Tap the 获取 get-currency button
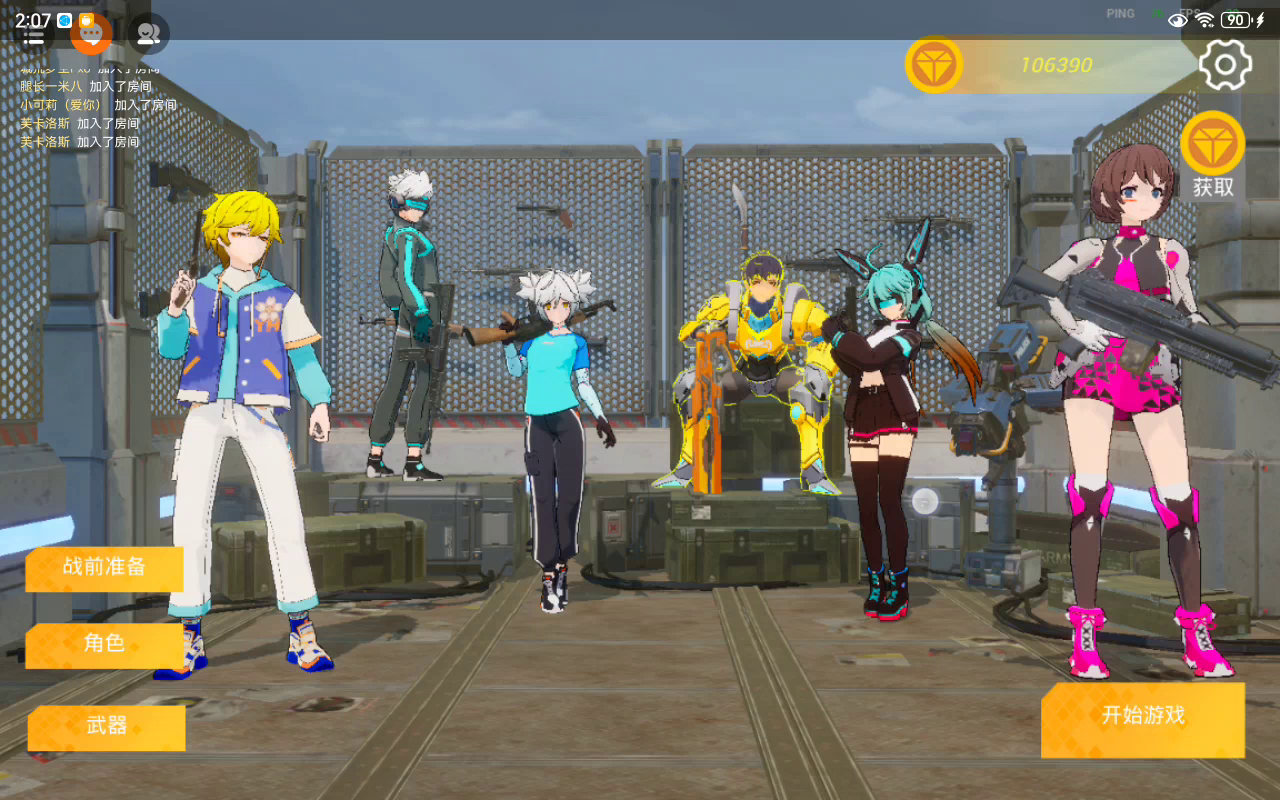 coord(1213,156)
